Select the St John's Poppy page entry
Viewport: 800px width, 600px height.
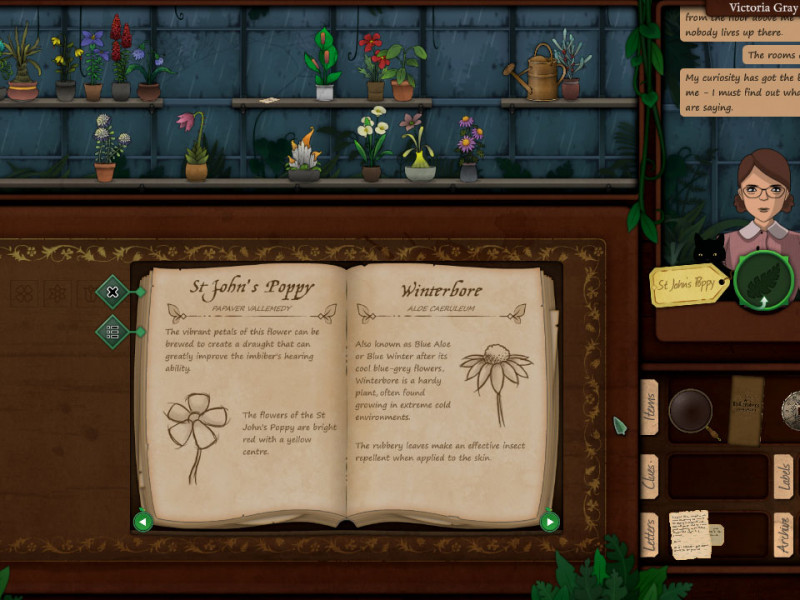coord(250,288)
